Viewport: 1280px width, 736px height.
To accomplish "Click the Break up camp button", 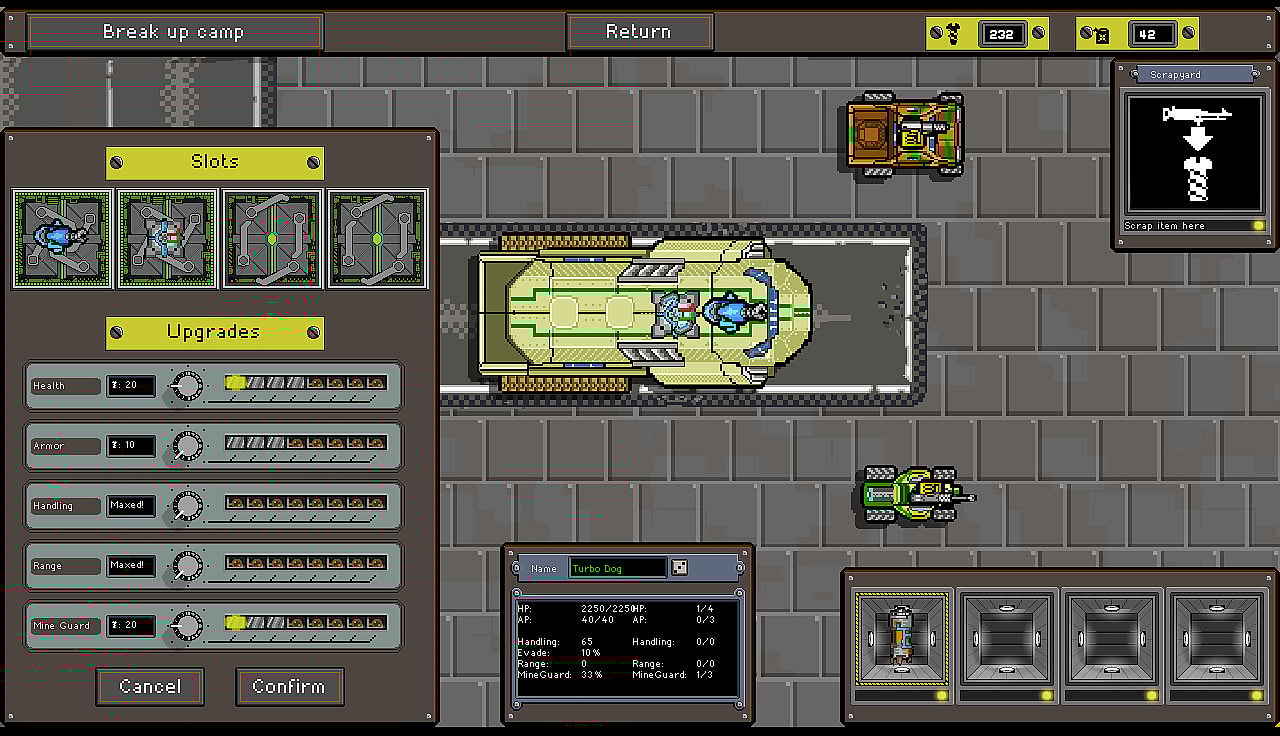I will click(x=174, y=32).
